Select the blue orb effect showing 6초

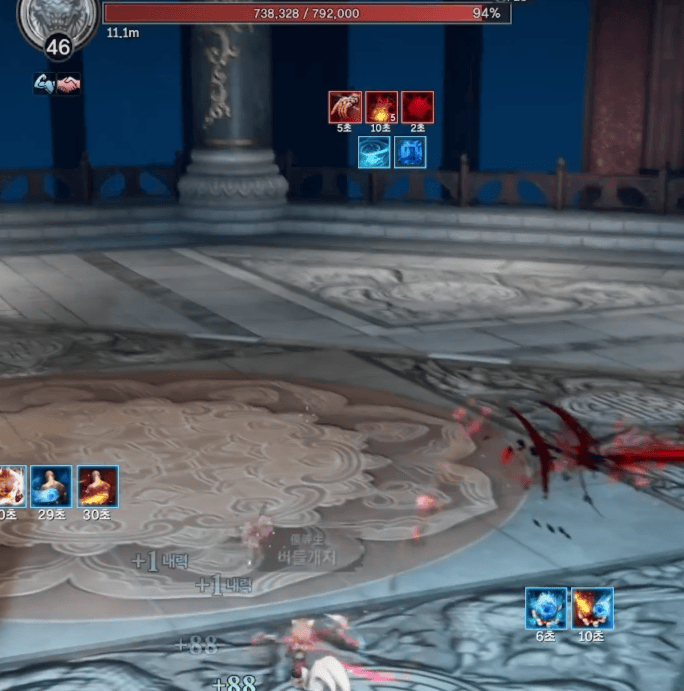(x=546, y=608)
